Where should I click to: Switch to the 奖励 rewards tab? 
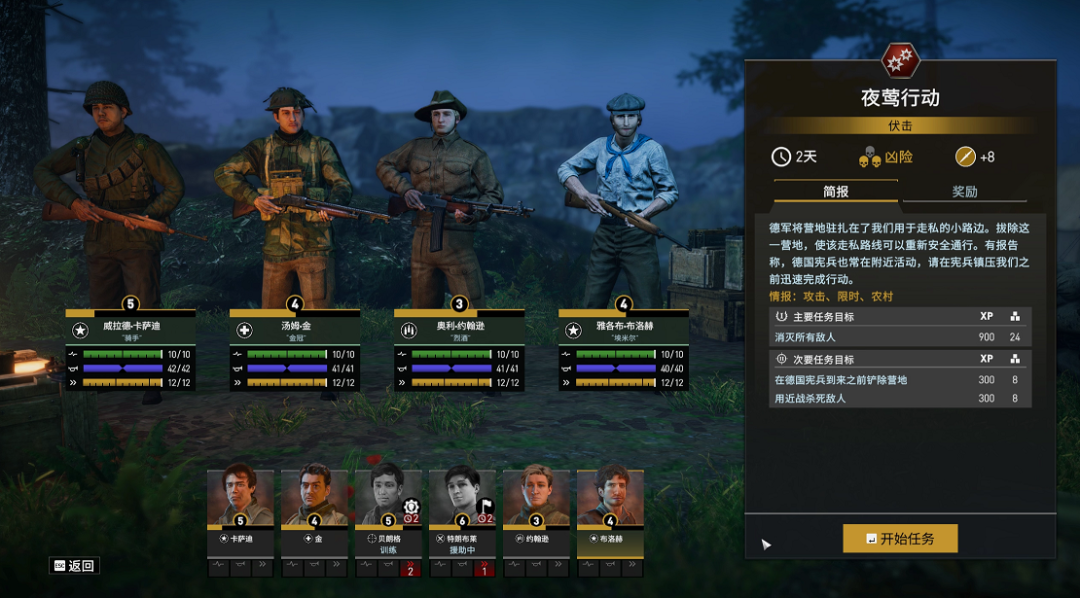(x=964, y=192)
